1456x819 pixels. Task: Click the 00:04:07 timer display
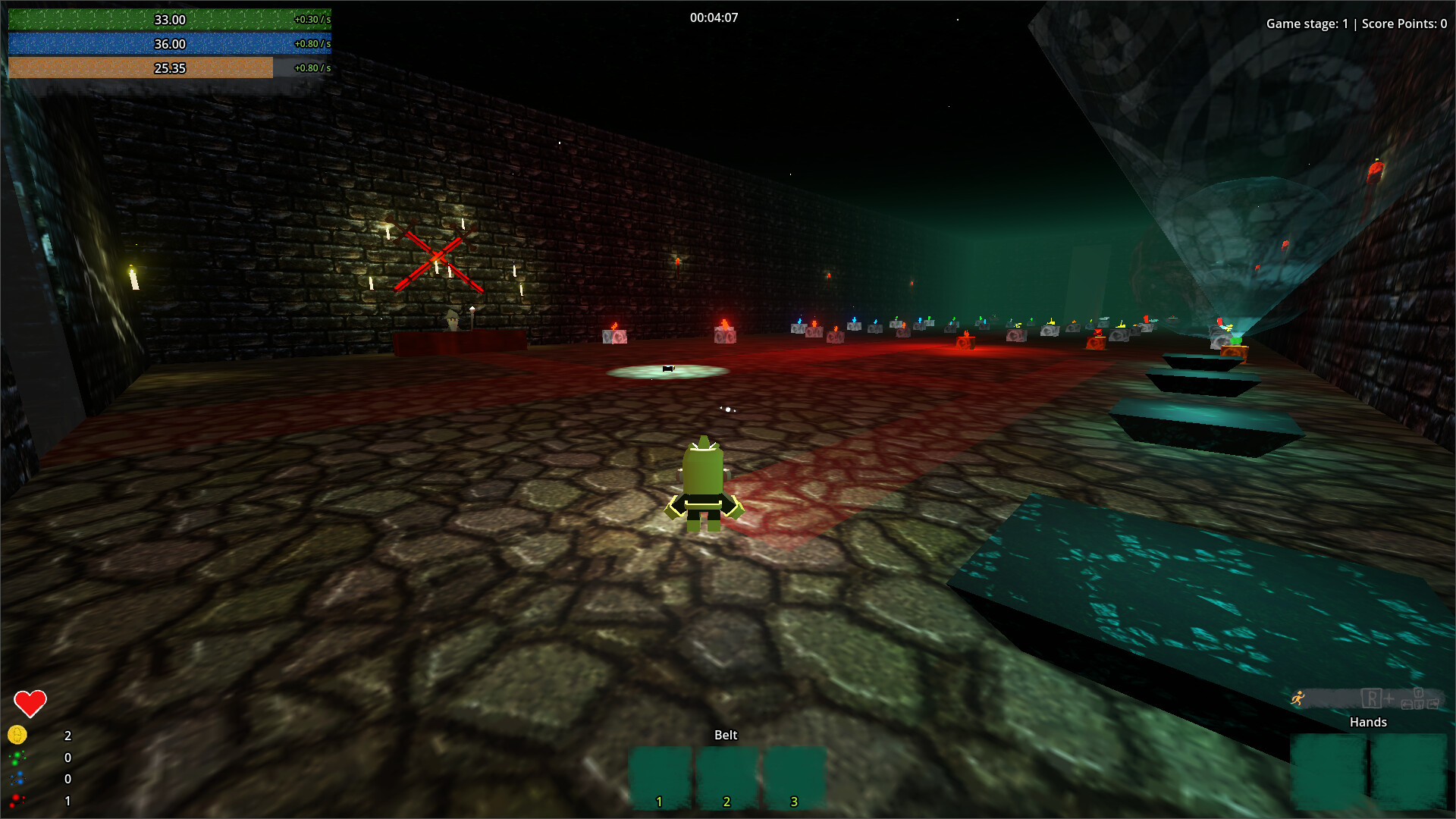point(715,17)
